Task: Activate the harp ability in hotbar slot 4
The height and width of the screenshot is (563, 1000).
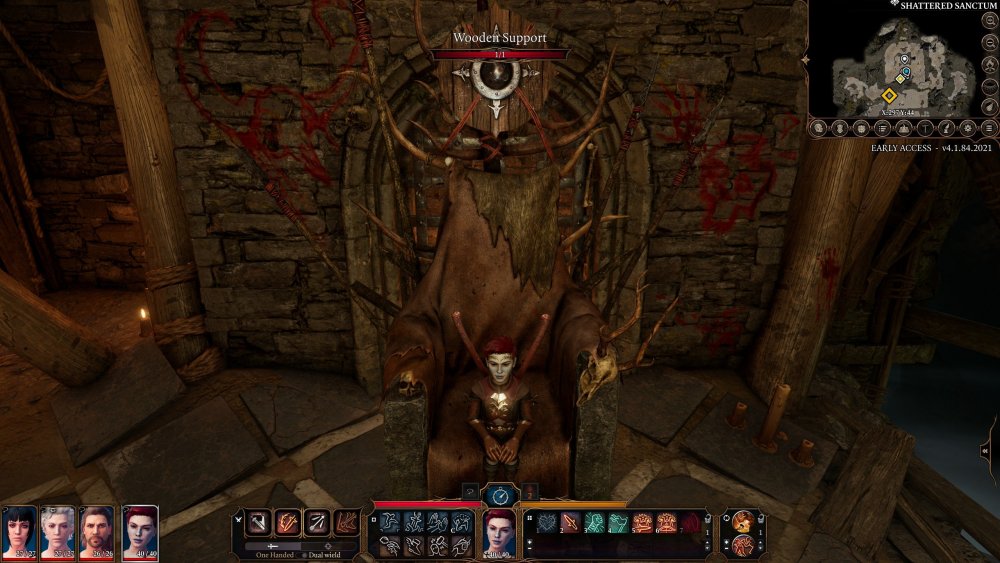Action: [x=618, y=522]
